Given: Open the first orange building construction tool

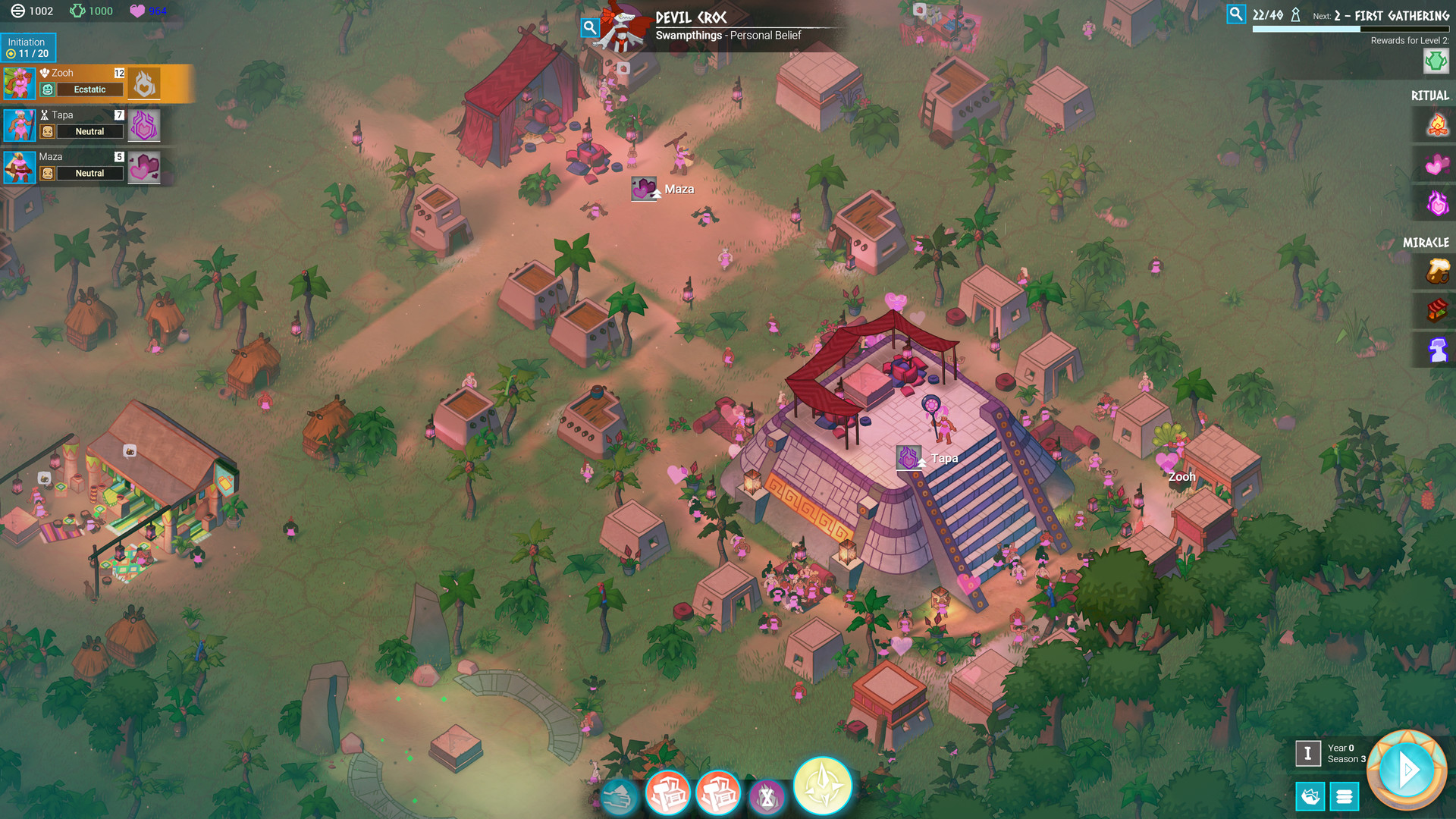Looking at the screenshot, I should point(669,792).
